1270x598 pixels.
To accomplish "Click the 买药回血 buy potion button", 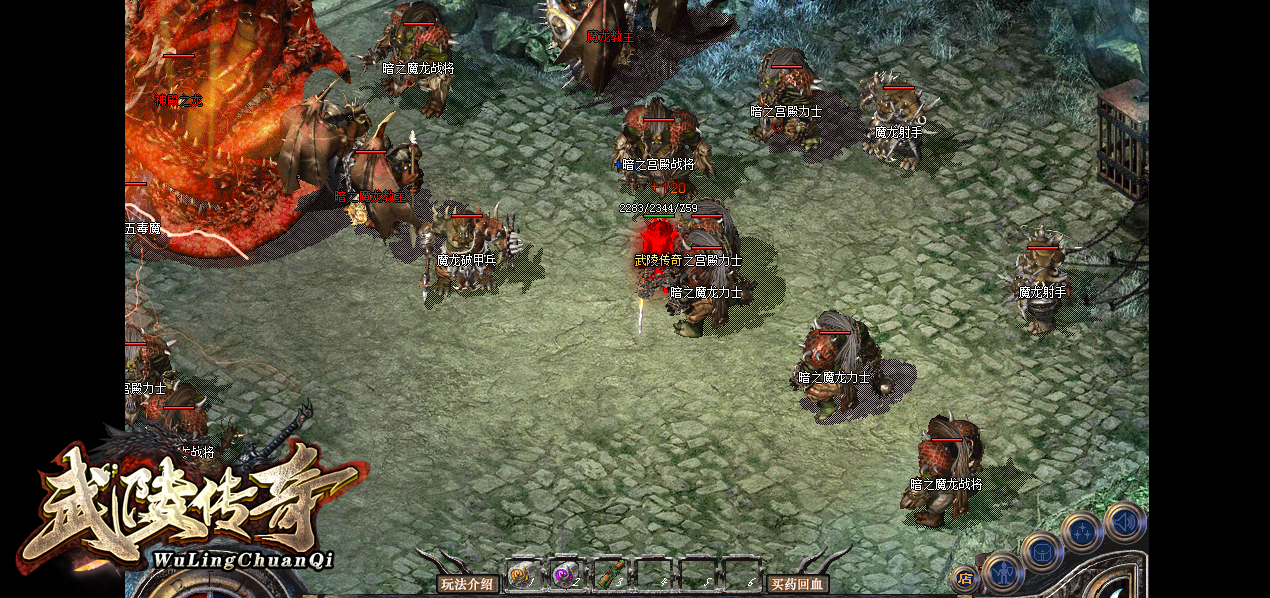I will click(x=797, y=584).
